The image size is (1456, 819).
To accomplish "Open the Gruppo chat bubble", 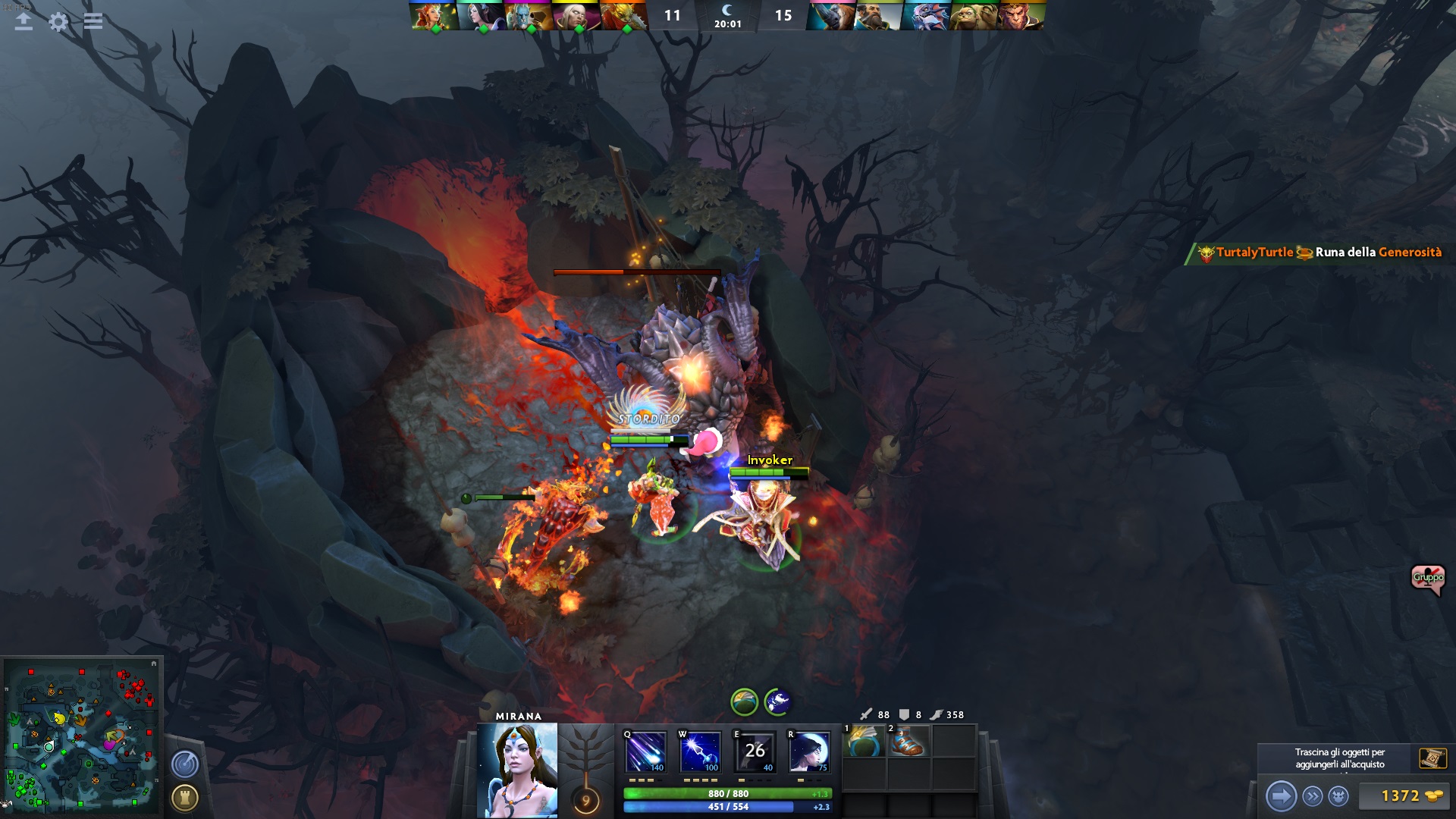I will [1427, 579].
